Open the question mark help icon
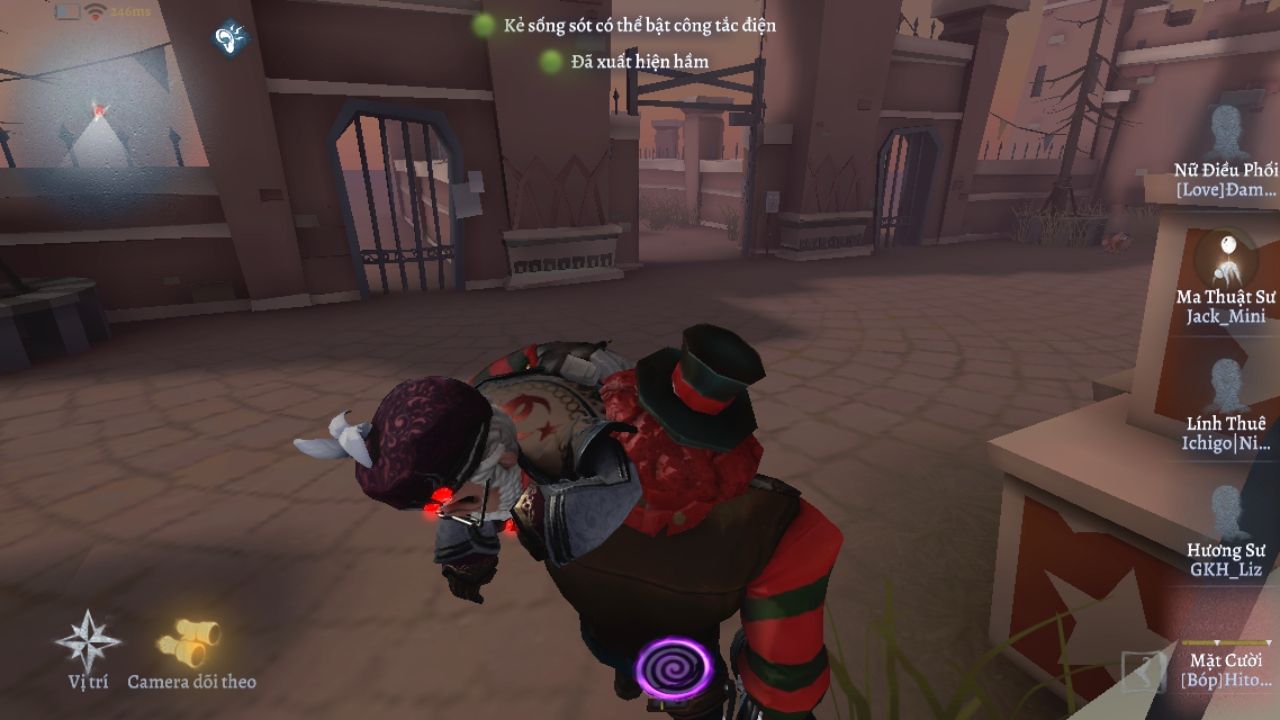Viewport: 1280px width, 720px height. pyautogui.click(x=1142, y=670)
